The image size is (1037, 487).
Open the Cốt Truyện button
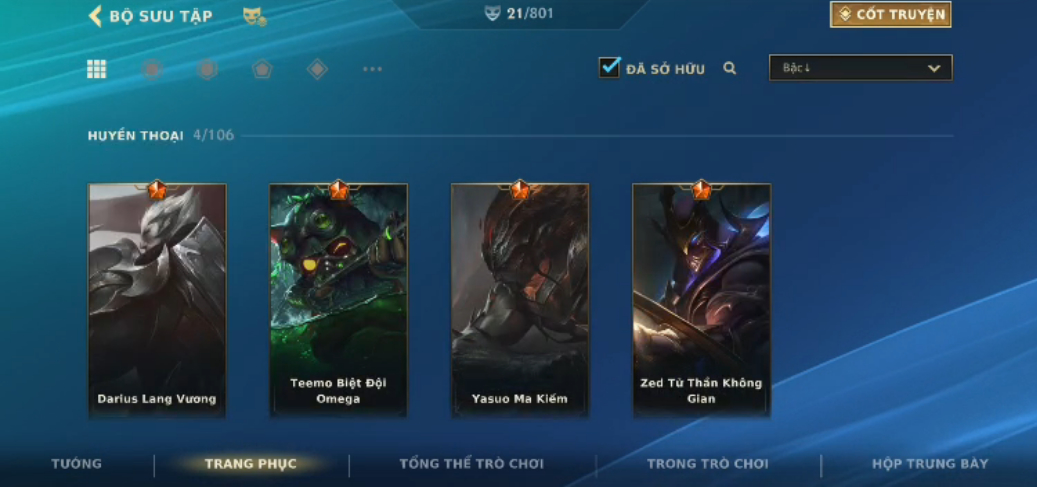coord(890,14)
